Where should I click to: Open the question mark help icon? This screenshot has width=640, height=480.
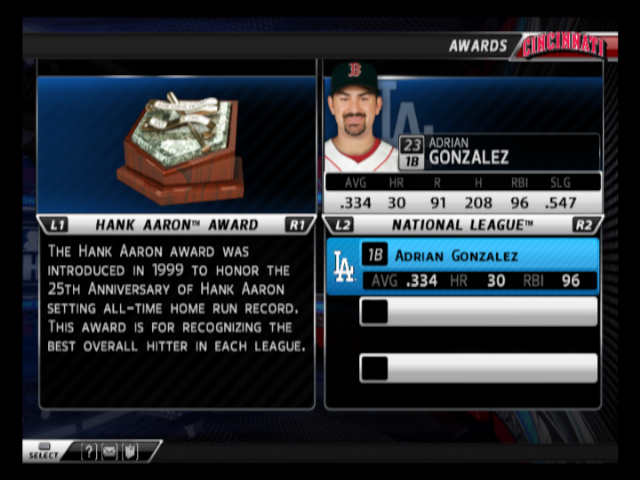pyautogui.click(x=89, y=453)
